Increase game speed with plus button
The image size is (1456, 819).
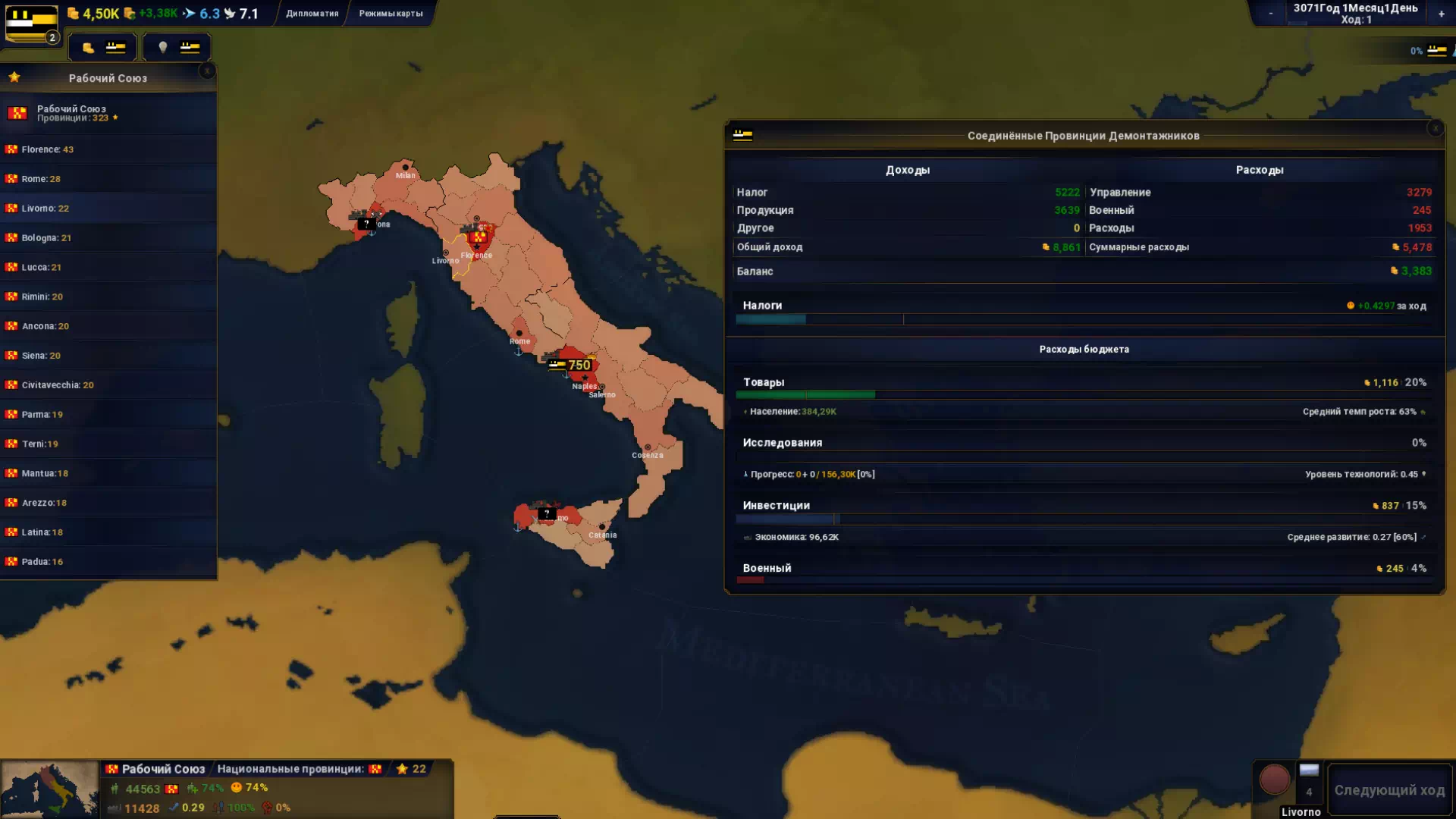[1441, 14]
